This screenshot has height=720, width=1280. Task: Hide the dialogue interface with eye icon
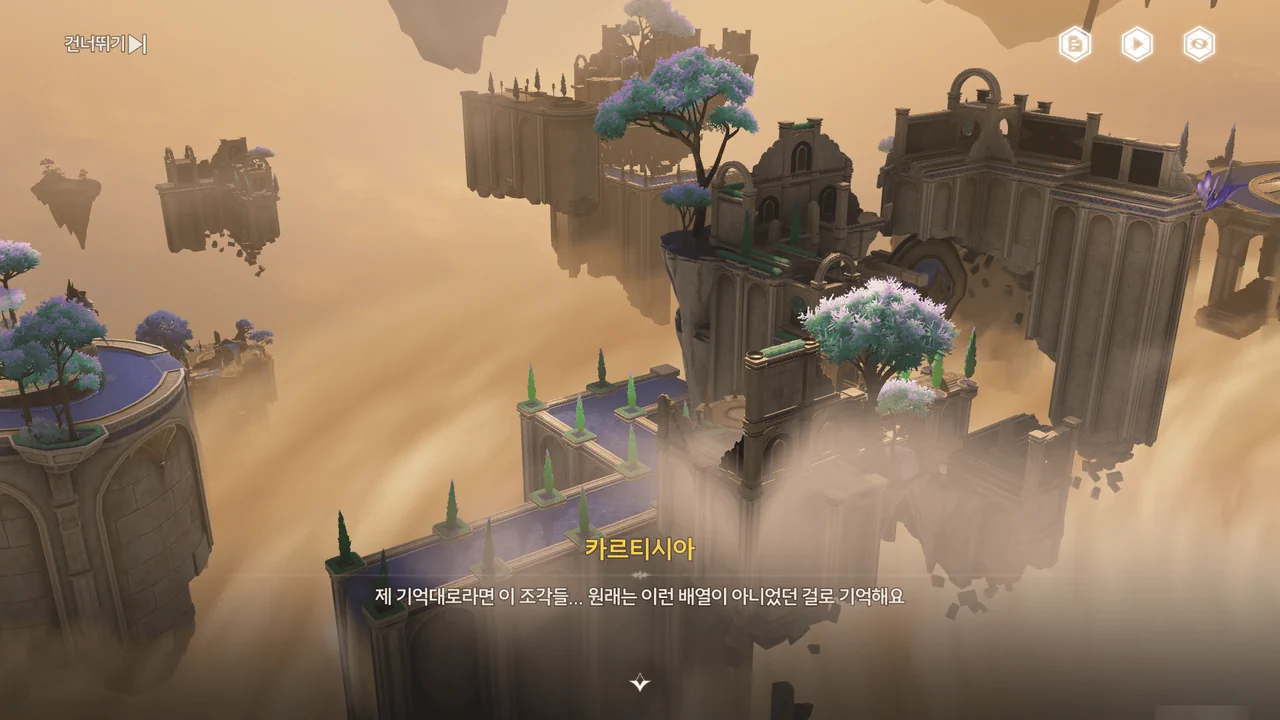click(x=1199, y=44)
